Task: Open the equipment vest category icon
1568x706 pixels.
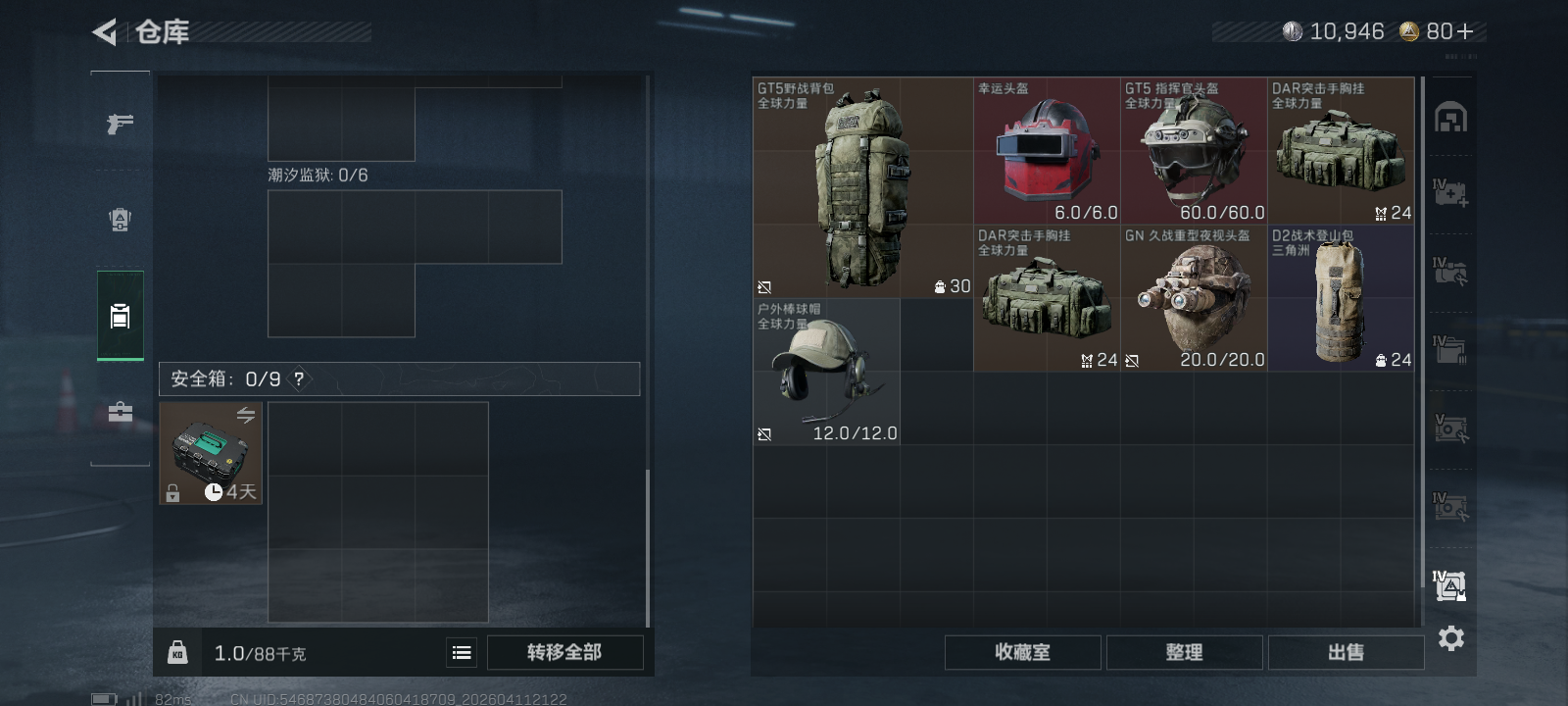Action: [120, 220]
